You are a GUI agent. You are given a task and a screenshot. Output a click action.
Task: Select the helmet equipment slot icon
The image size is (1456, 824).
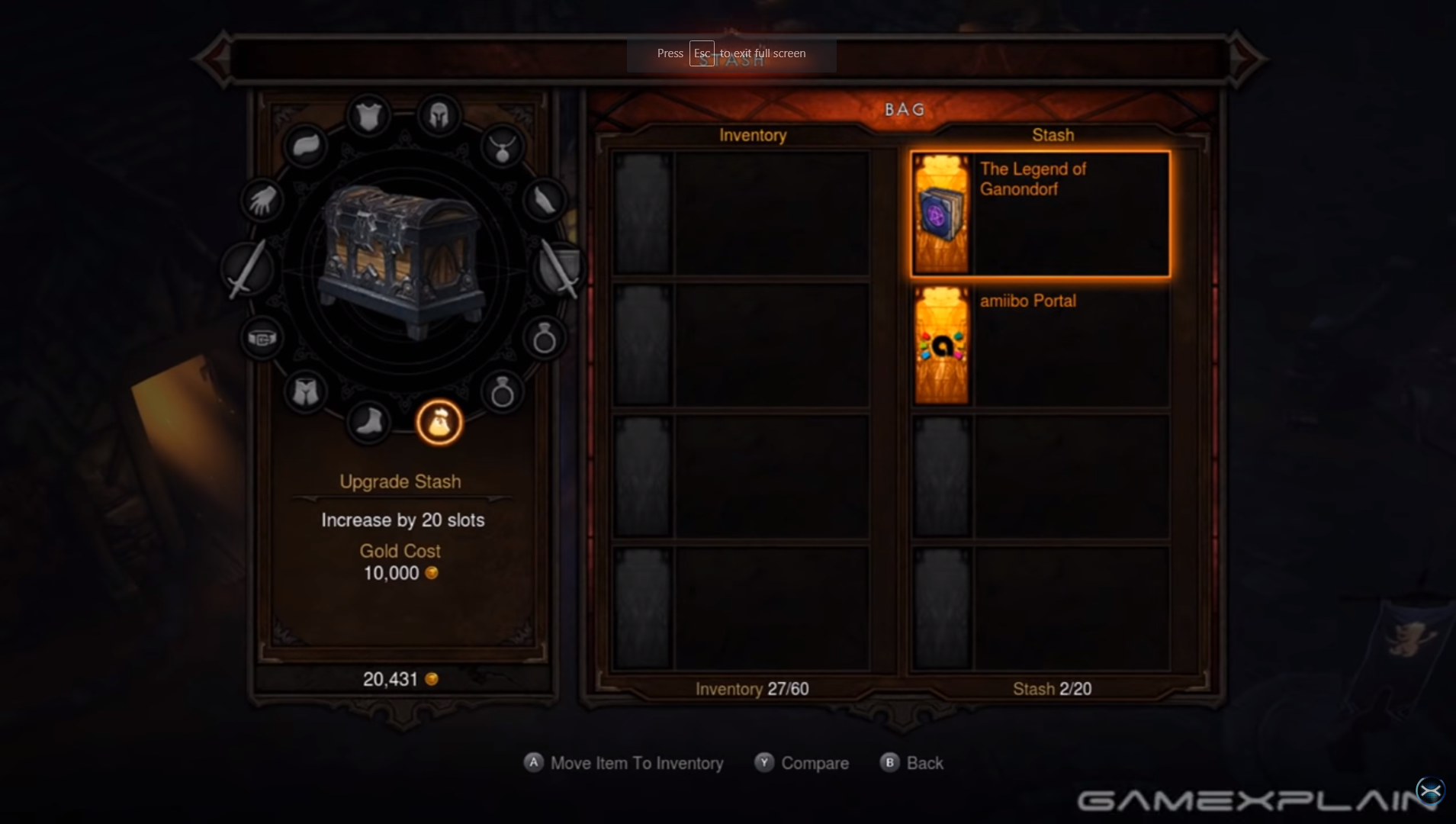[x=441, y=115]
